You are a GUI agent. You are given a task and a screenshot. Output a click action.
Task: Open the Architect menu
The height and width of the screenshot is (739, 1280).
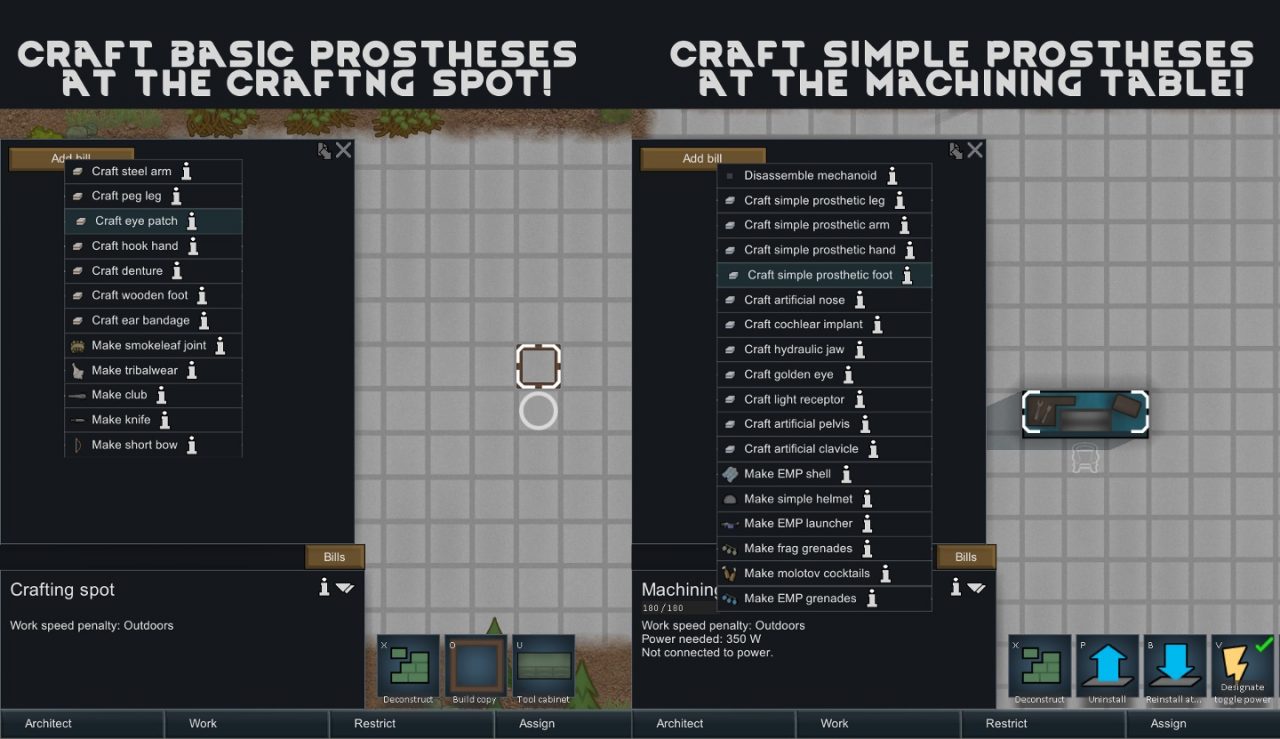point(47,723)
